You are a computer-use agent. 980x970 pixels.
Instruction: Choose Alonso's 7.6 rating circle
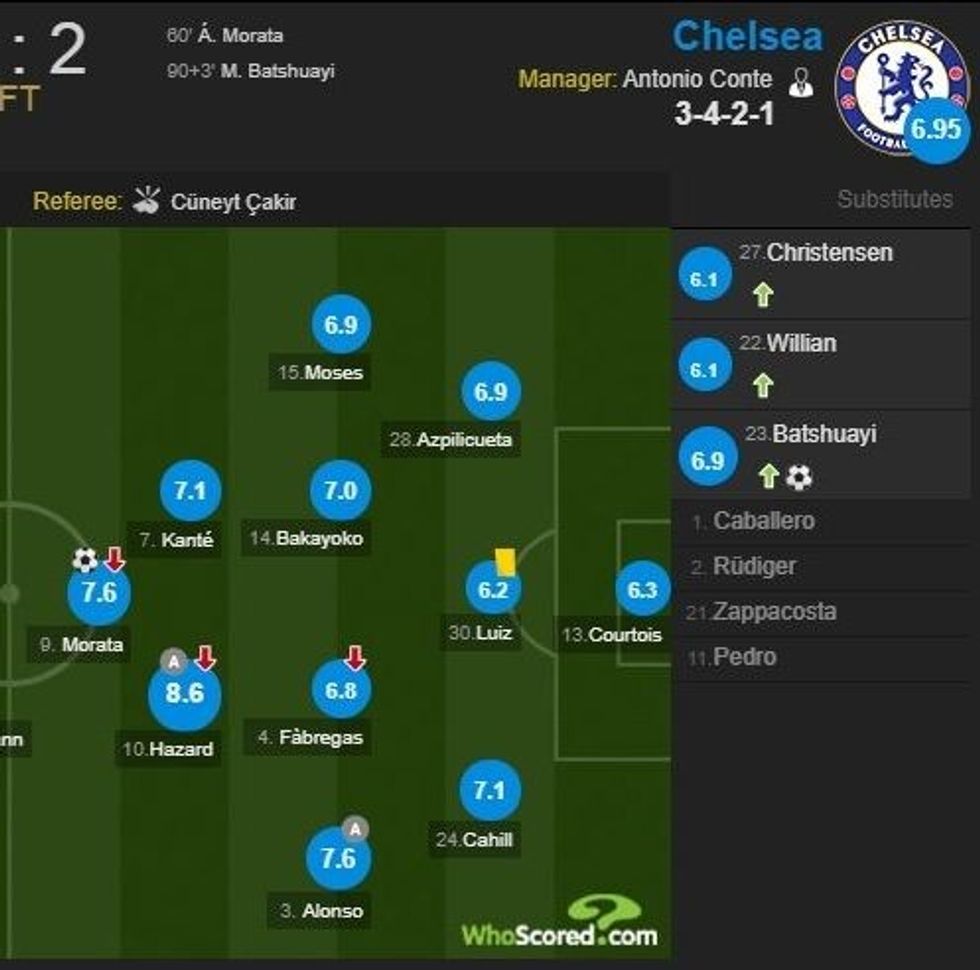click(x=338, y=859)
